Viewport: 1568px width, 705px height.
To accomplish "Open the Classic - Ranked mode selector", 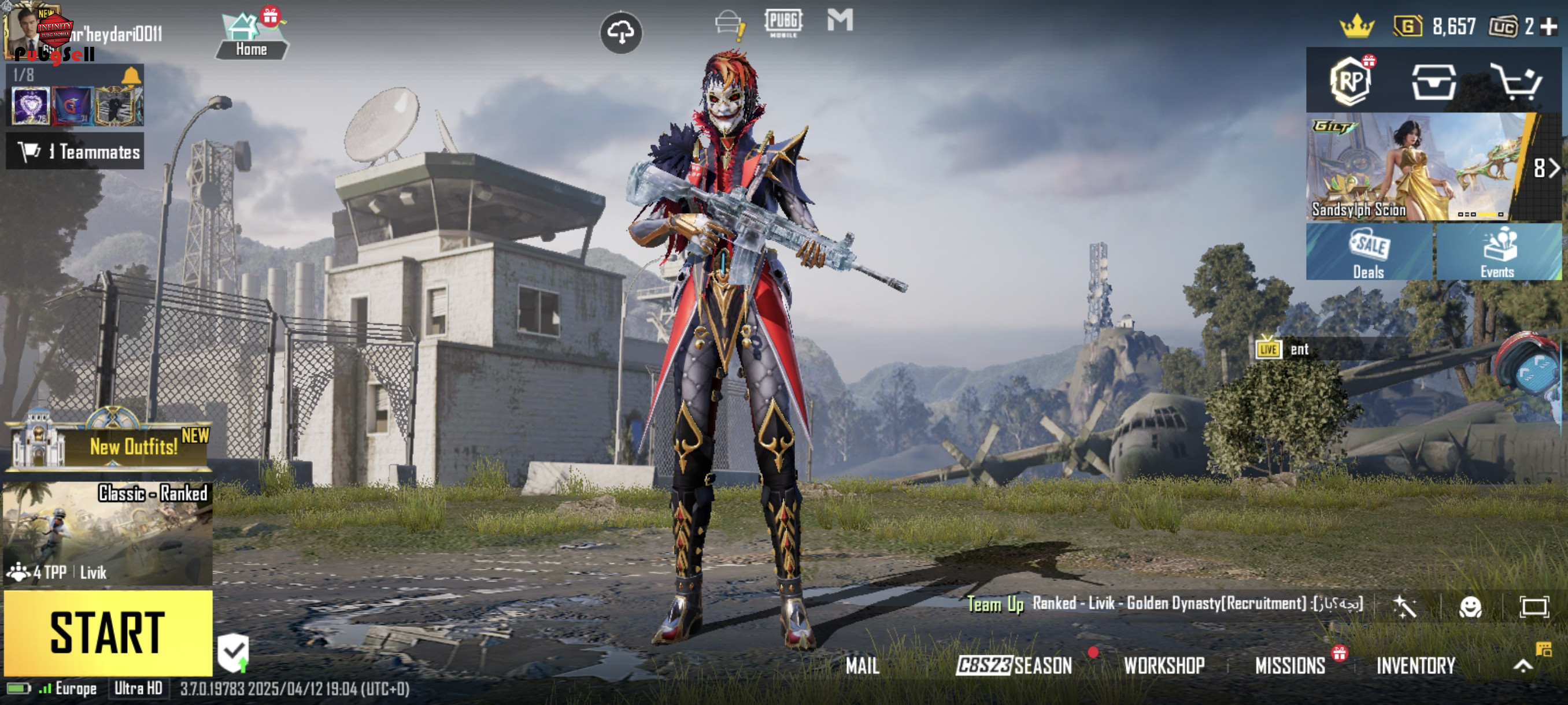I will (108, 533).
